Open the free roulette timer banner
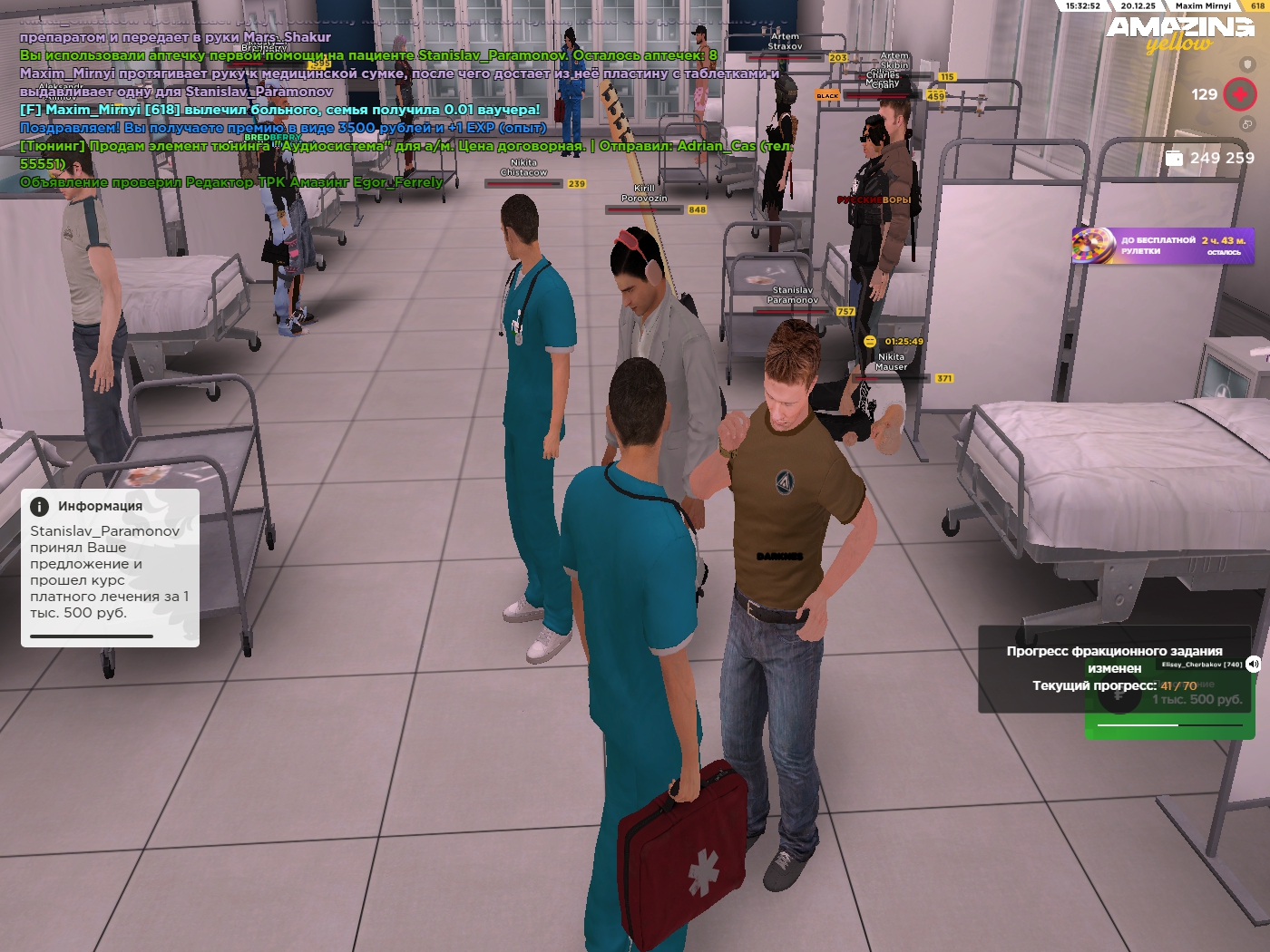The width and height of the screenshot is (1270, 952). pyautogui.click(x=1162, y=246)
